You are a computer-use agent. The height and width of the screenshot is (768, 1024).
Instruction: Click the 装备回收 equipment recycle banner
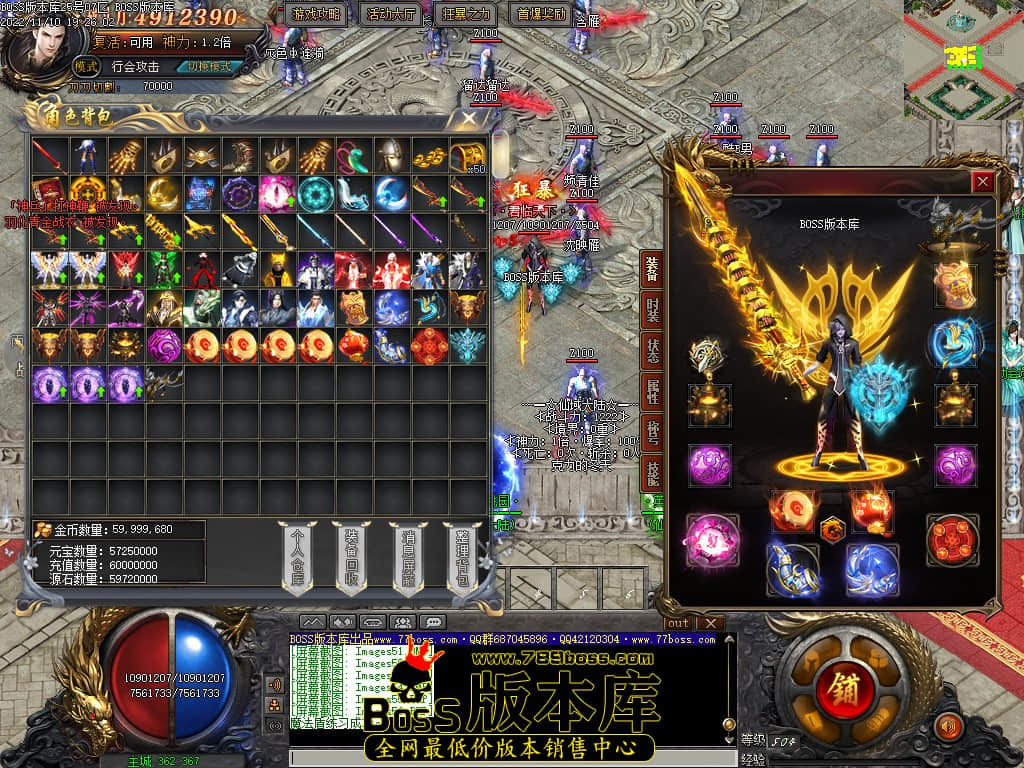pos(354,560)
